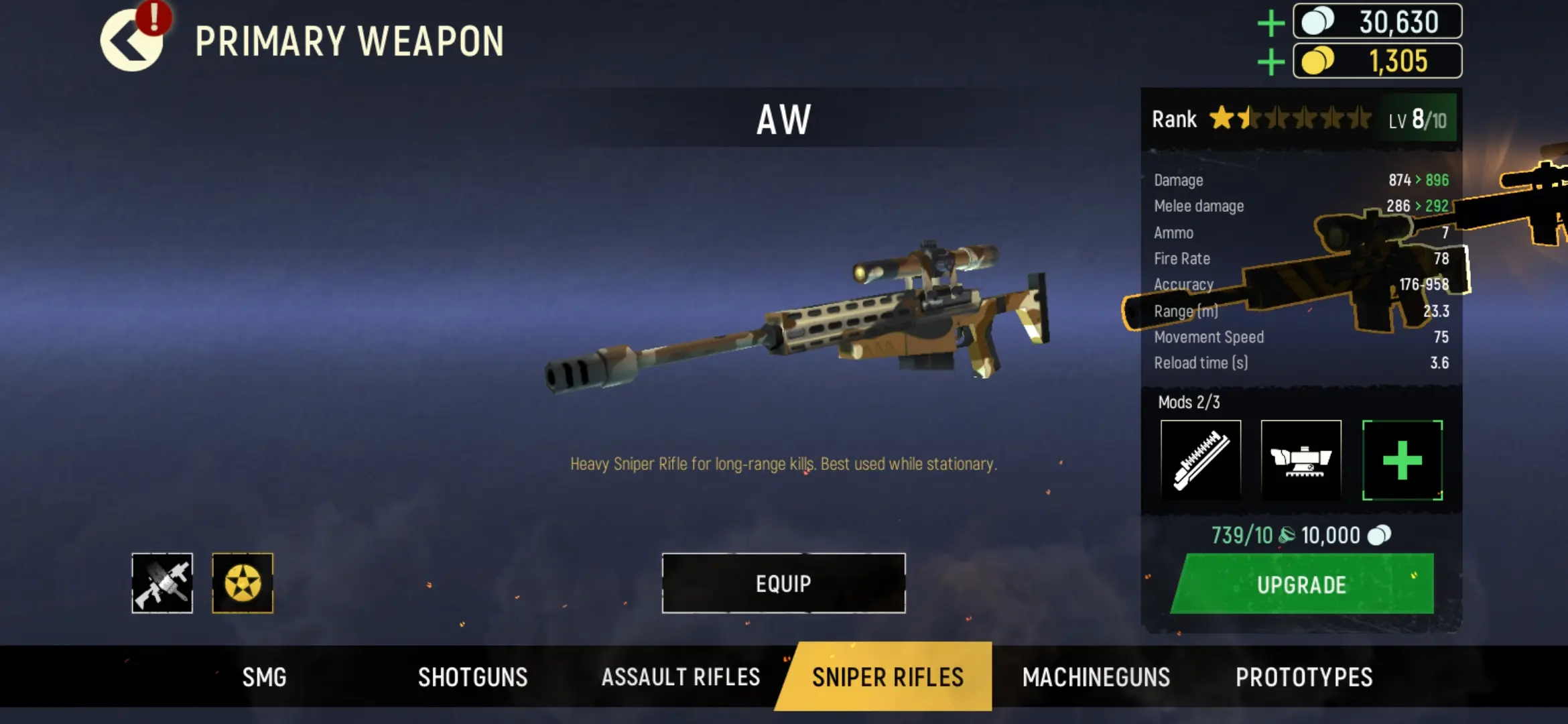Equip the AW sniper rifle
Image resolution: width=1568 pixels, height=724 pixels.
tap(783, 583)
